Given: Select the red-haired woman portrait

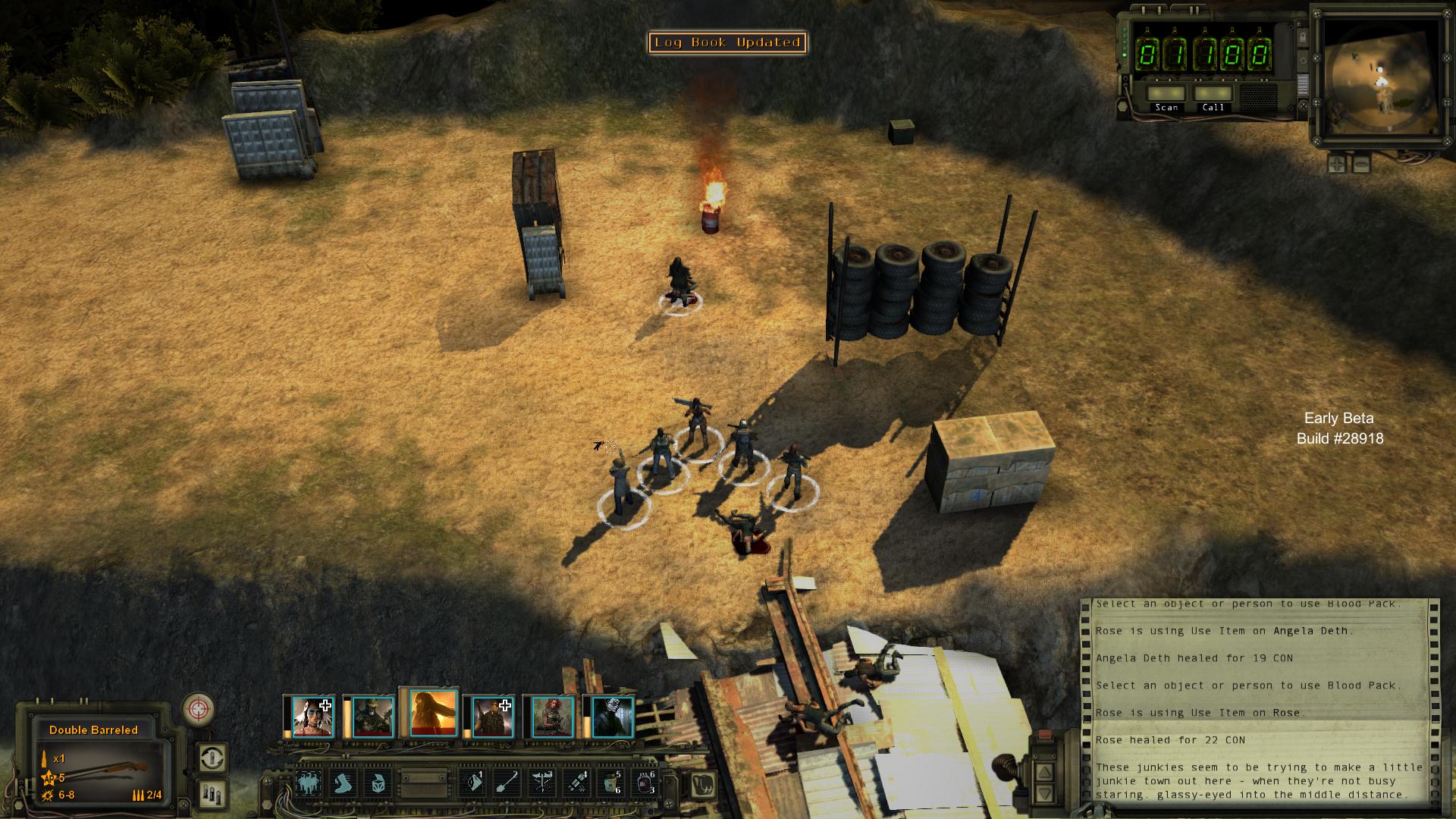Looking at the screenshot, I should 552,717.
